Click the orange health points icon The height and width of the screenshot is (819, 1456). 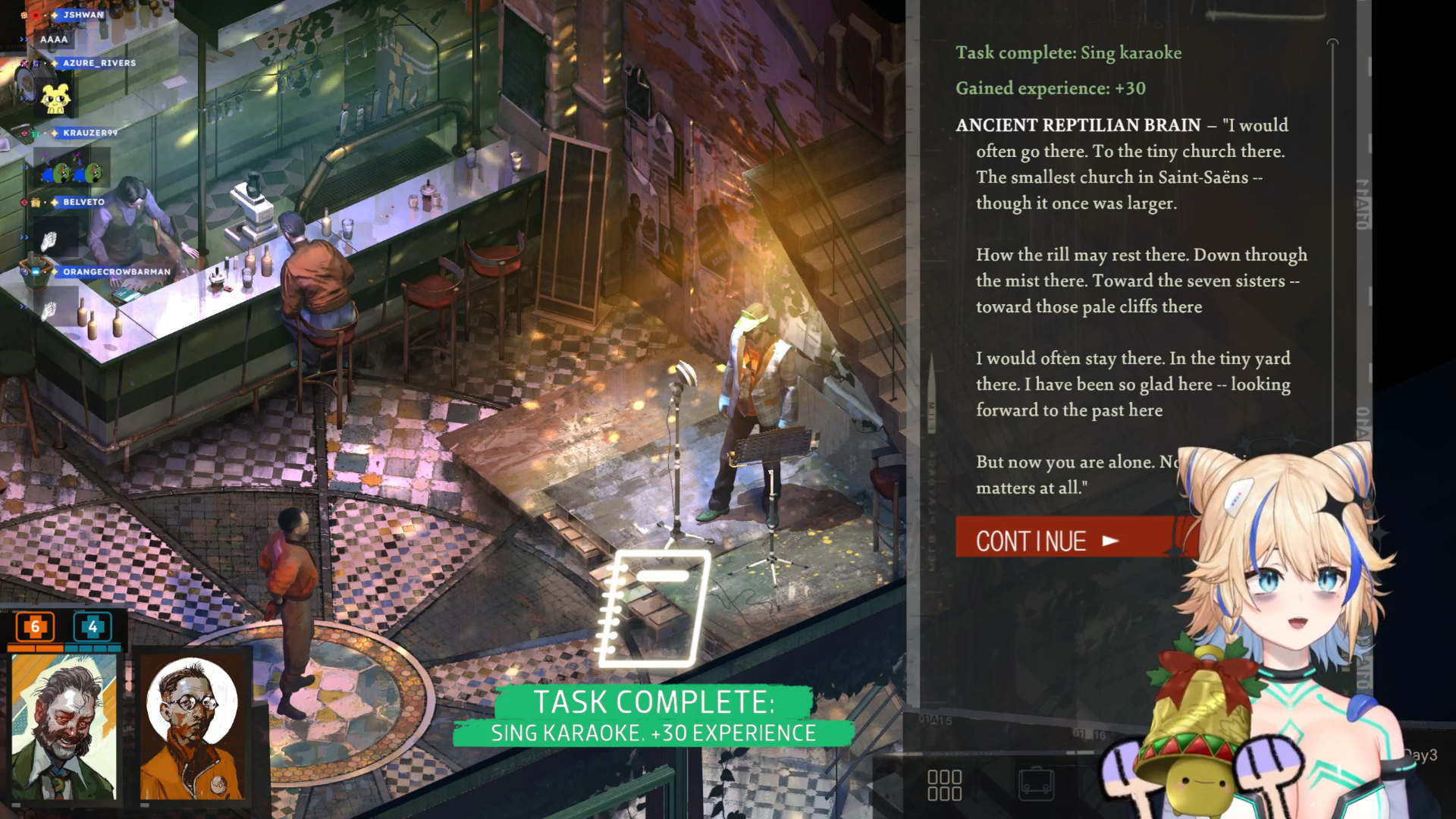[35, 627]
